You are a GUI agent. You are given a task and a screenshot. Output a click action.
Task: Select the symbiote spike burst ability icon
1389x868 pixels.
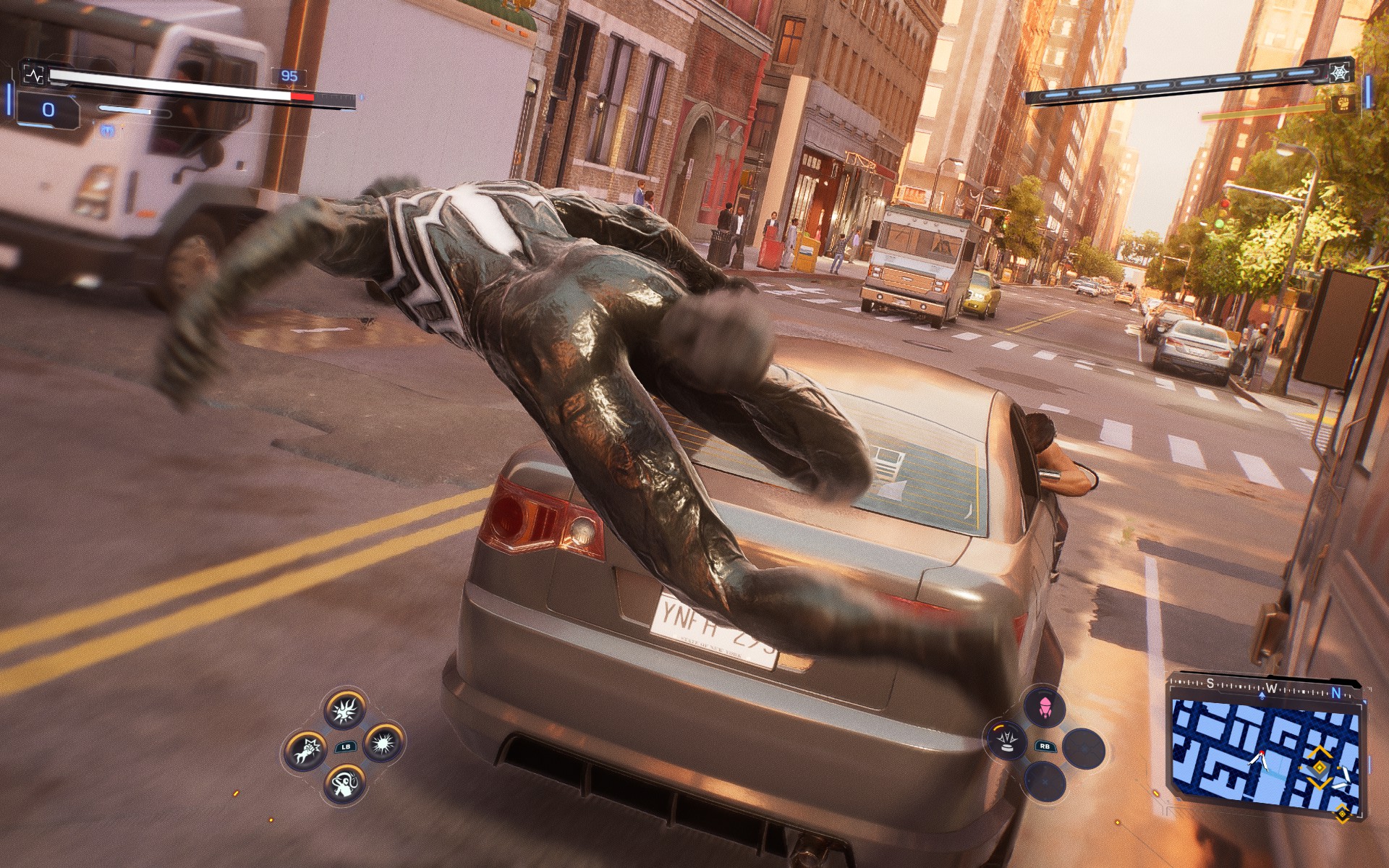point(344,711)
